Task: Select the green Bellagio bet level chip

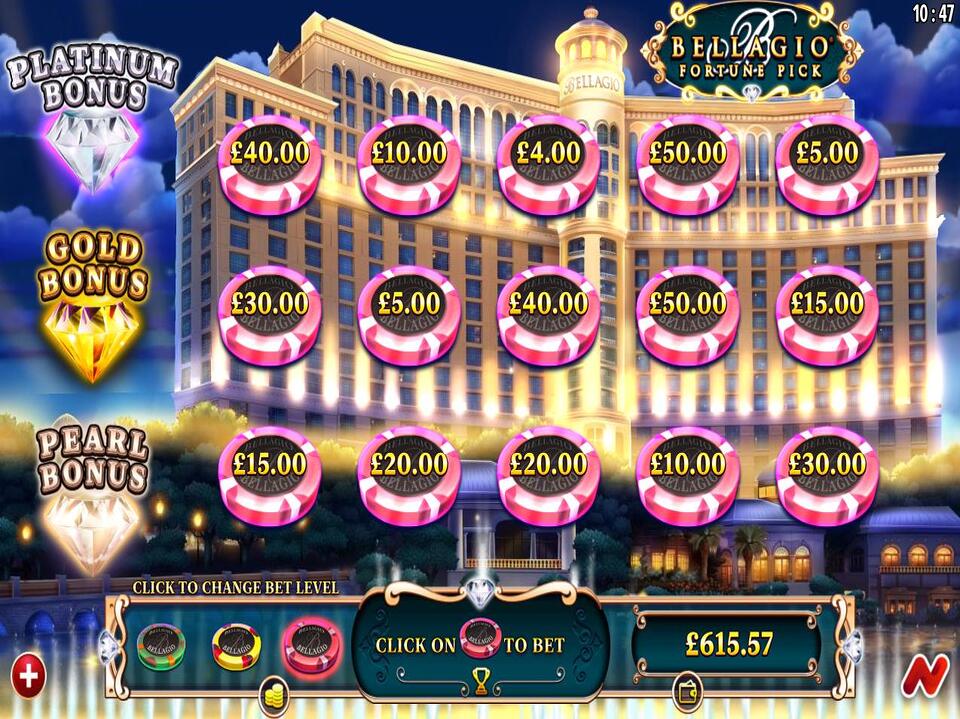Action: coord(161,645)
